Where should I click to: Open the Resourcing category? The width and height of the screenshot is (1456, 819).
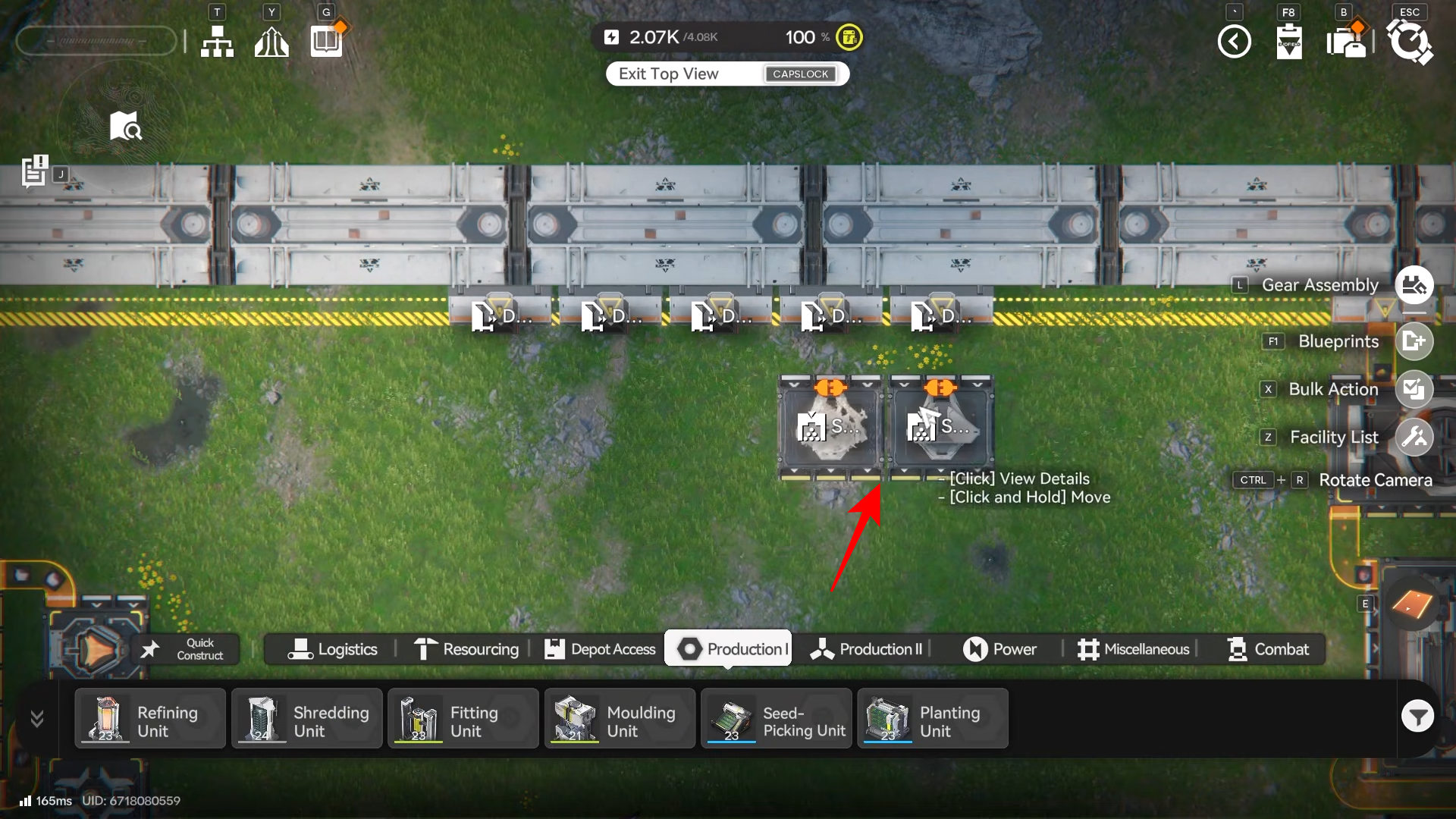(x=466, y=649)
